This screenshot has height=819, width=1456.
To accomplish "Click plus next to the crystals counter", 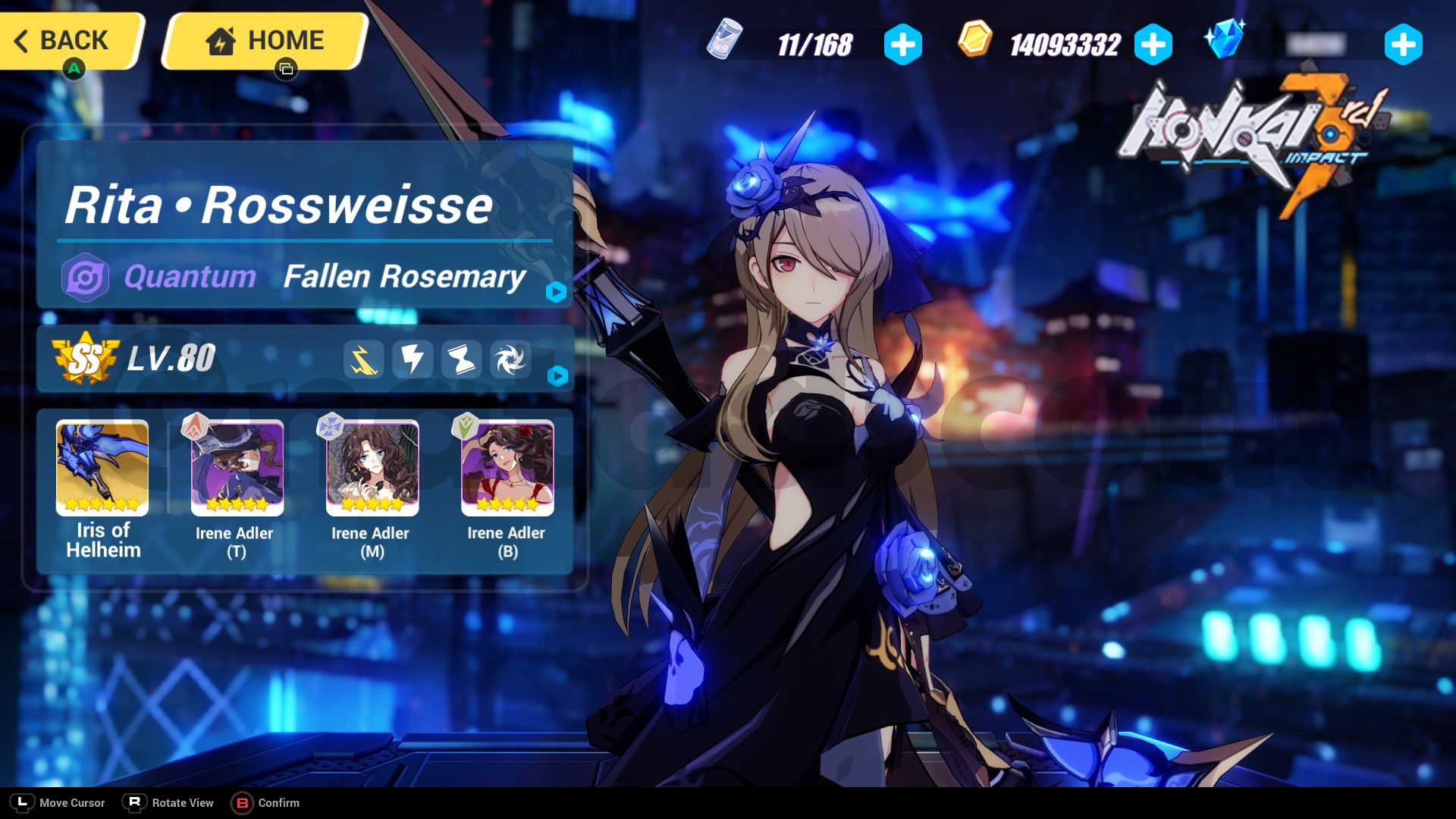I will click(x=1404, y=44).
